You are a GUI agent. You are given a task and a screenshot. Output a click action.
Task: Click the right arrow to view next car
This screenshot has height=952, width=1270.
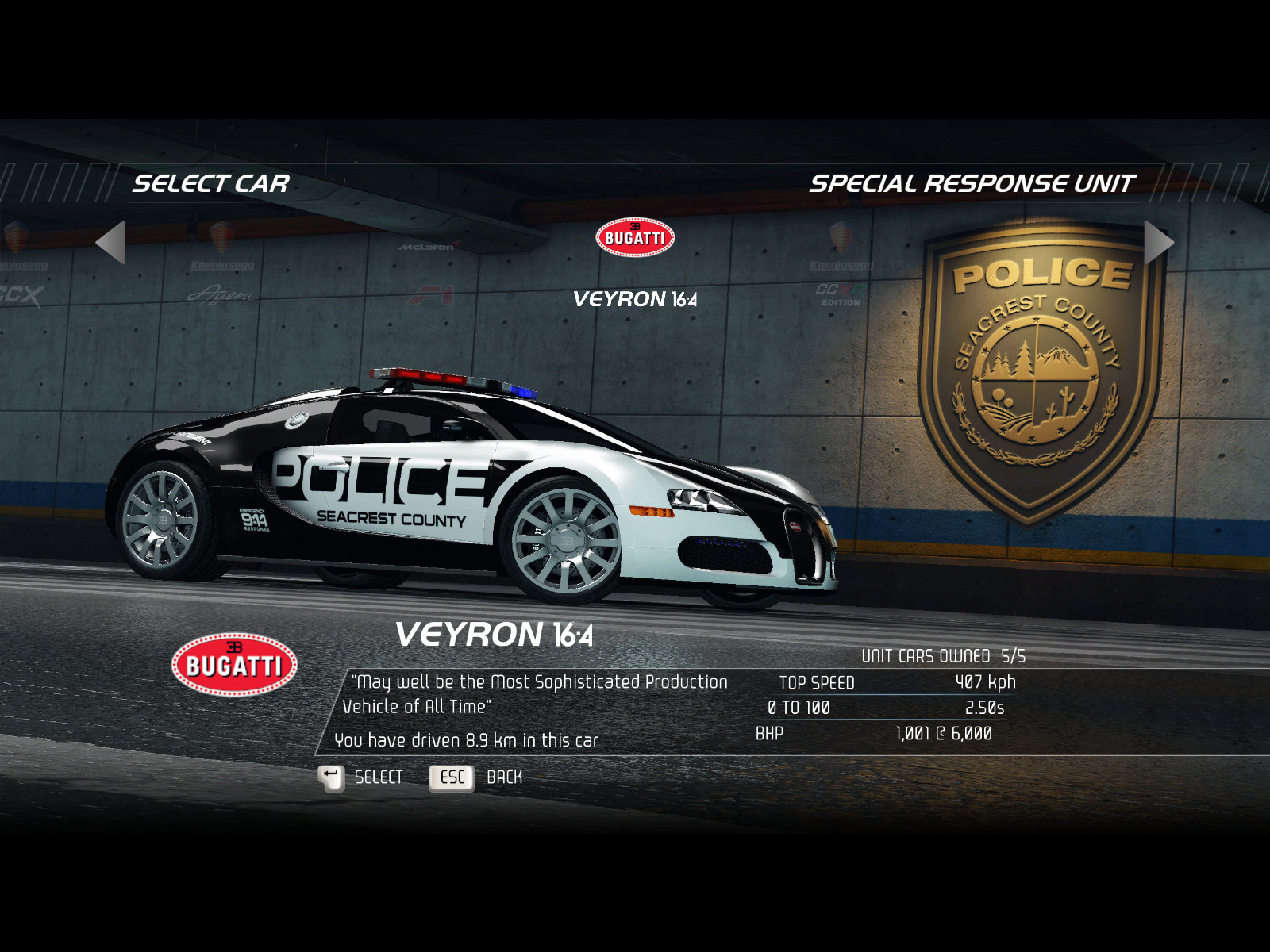pyautogui.click(x=1158, y=242)
